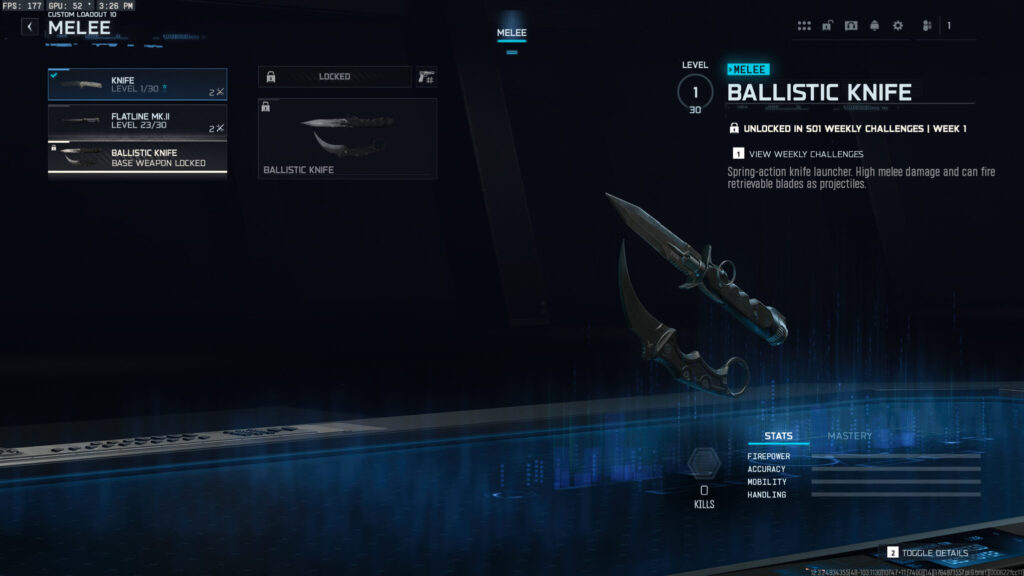The image size is (1024, 576).
Task: Select the Ballistic Knife blueprint tile
Action: point(347,138)
